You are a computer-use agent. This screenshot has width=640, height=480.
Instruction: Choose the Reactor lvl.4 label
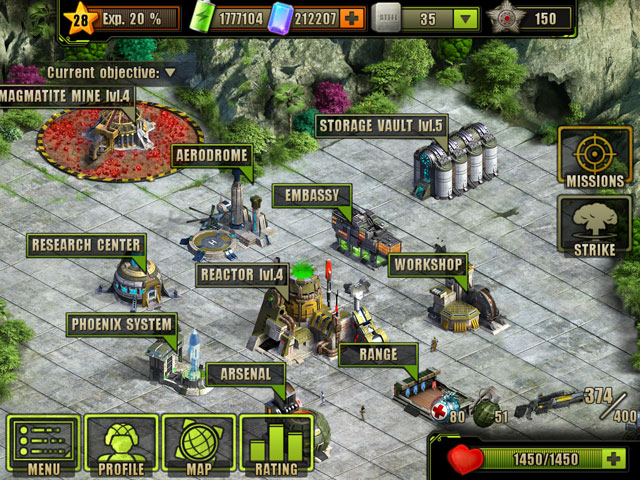point(242,273)
